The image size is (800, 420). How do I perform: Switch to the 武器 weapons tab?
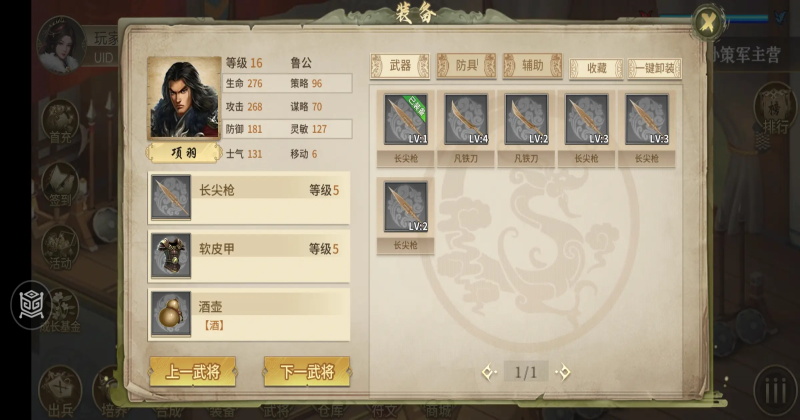point(399,66)
